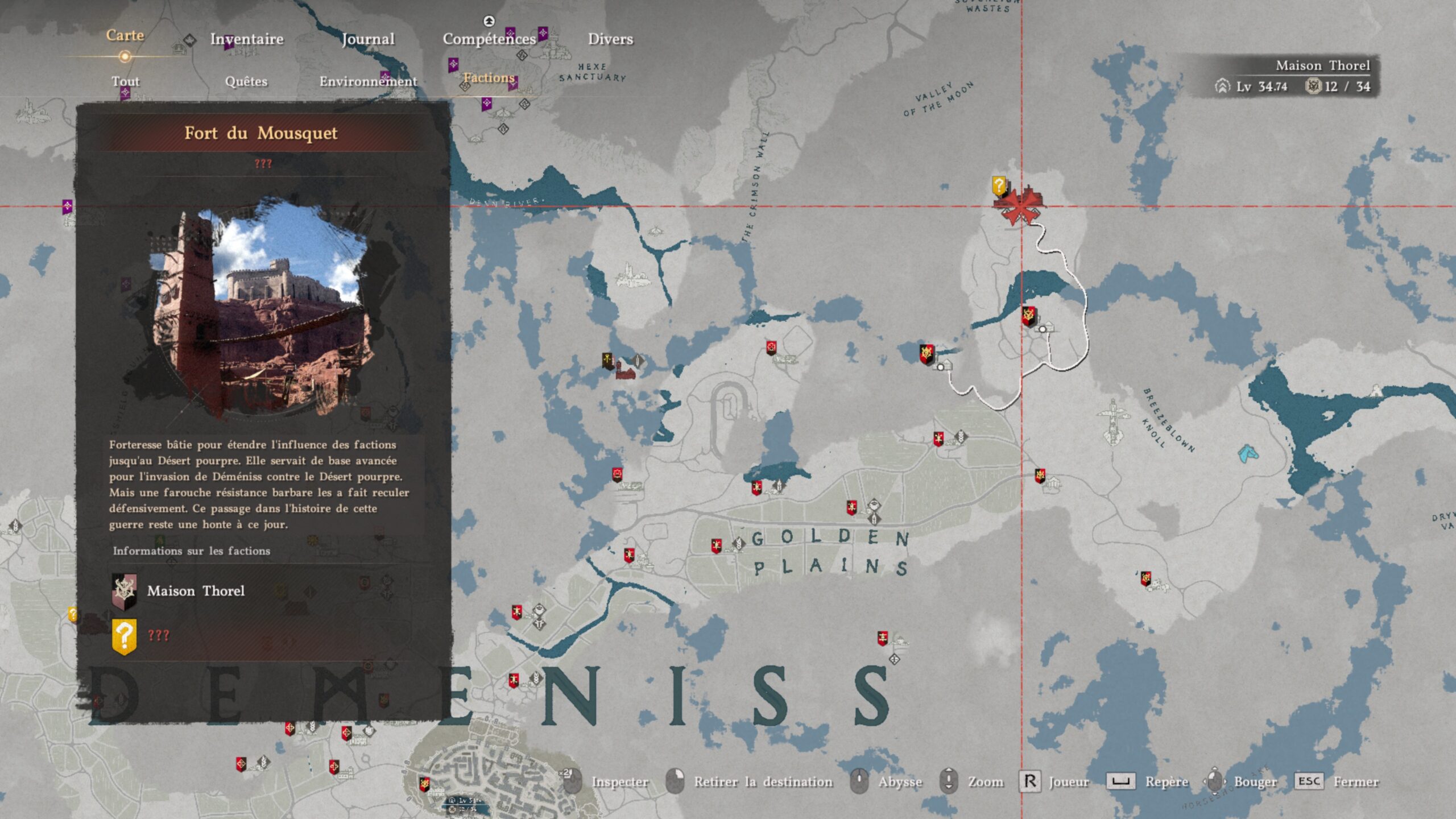This screenshot has width=1456, height=819.
Task: Select the Maison Thorel faction row
Action: tap(196, 591)
